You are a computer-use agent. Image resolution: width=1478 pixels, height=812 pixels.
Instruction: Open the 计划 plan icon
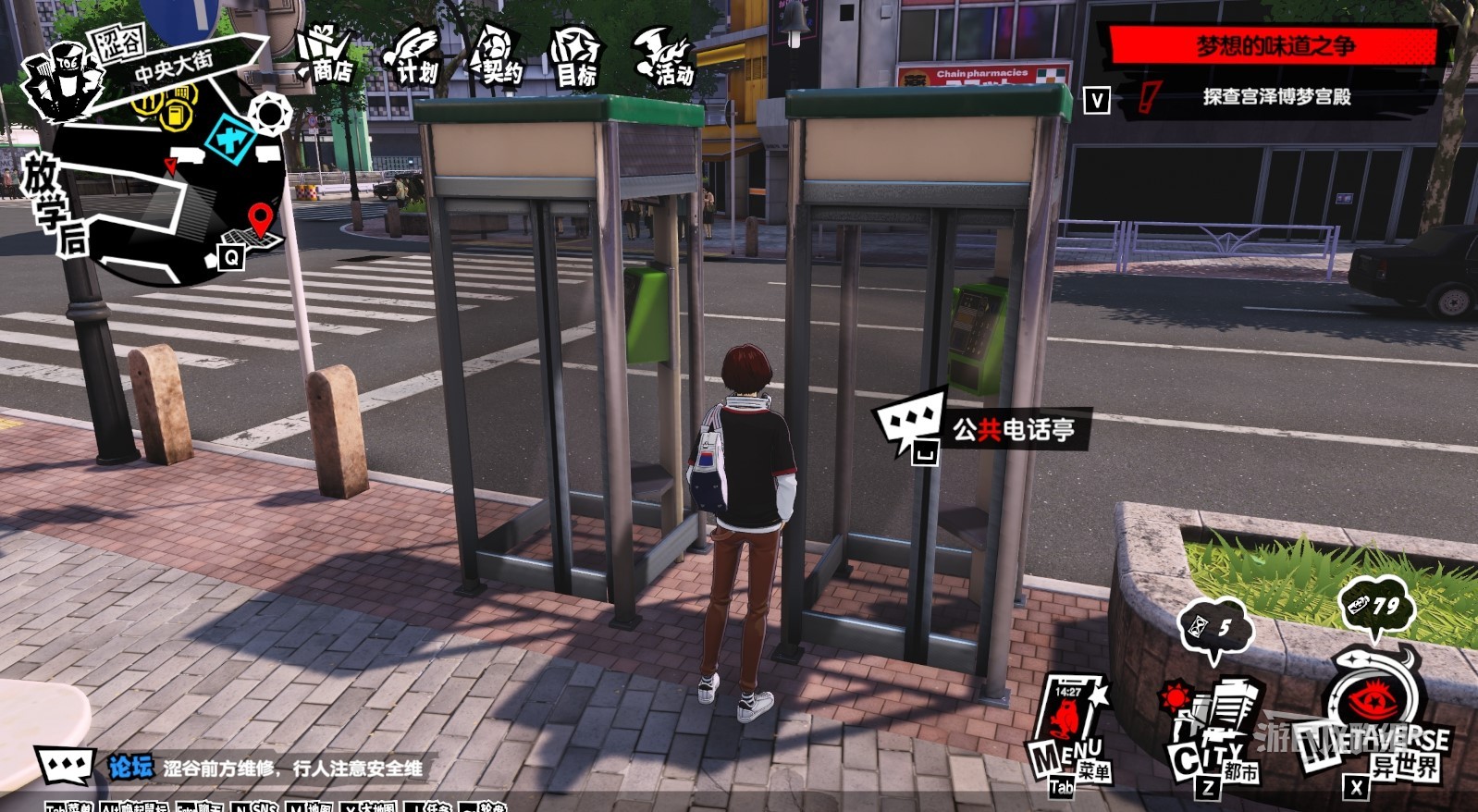[x=413, y=57]
